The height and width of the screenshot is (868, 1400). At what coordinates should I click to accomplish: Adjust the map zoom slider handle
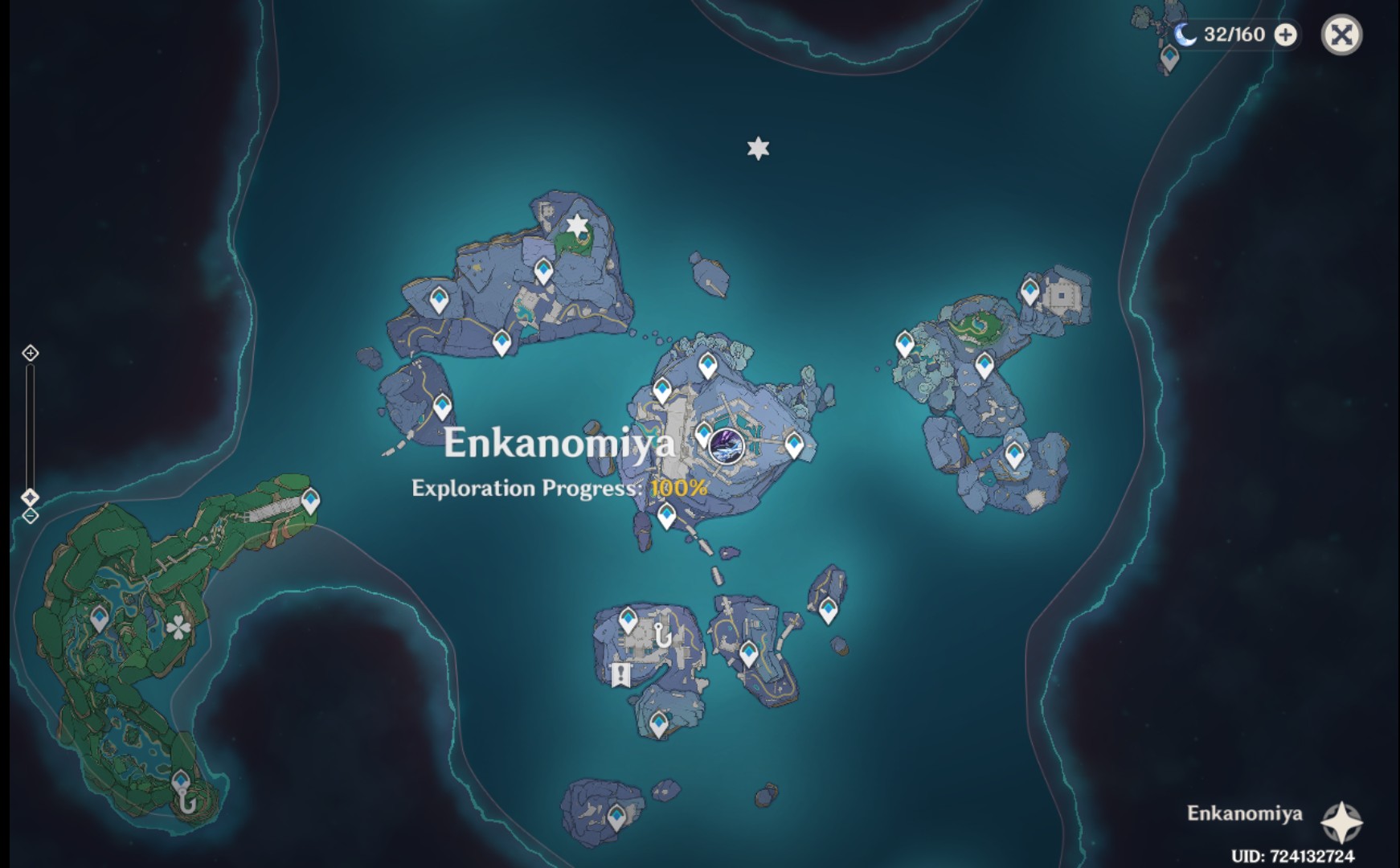point(32,497)
